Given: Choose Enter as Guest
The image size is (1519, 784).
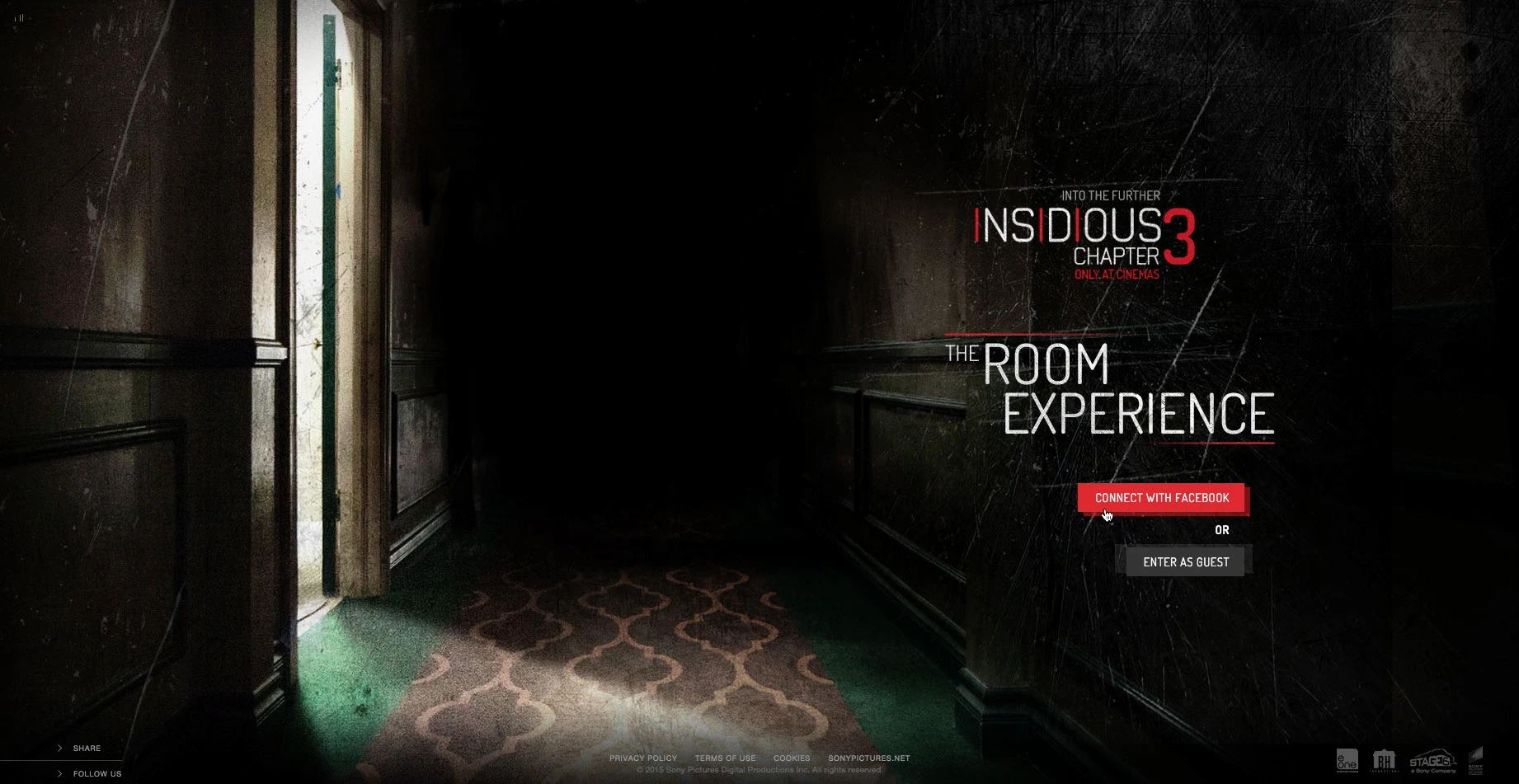Looking at the screenshot, I should pos(1185,562).
